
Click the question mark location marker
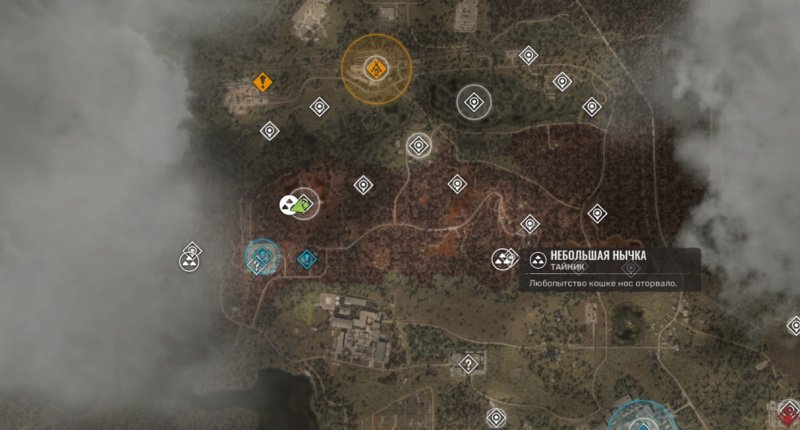[x=466, y=364]
